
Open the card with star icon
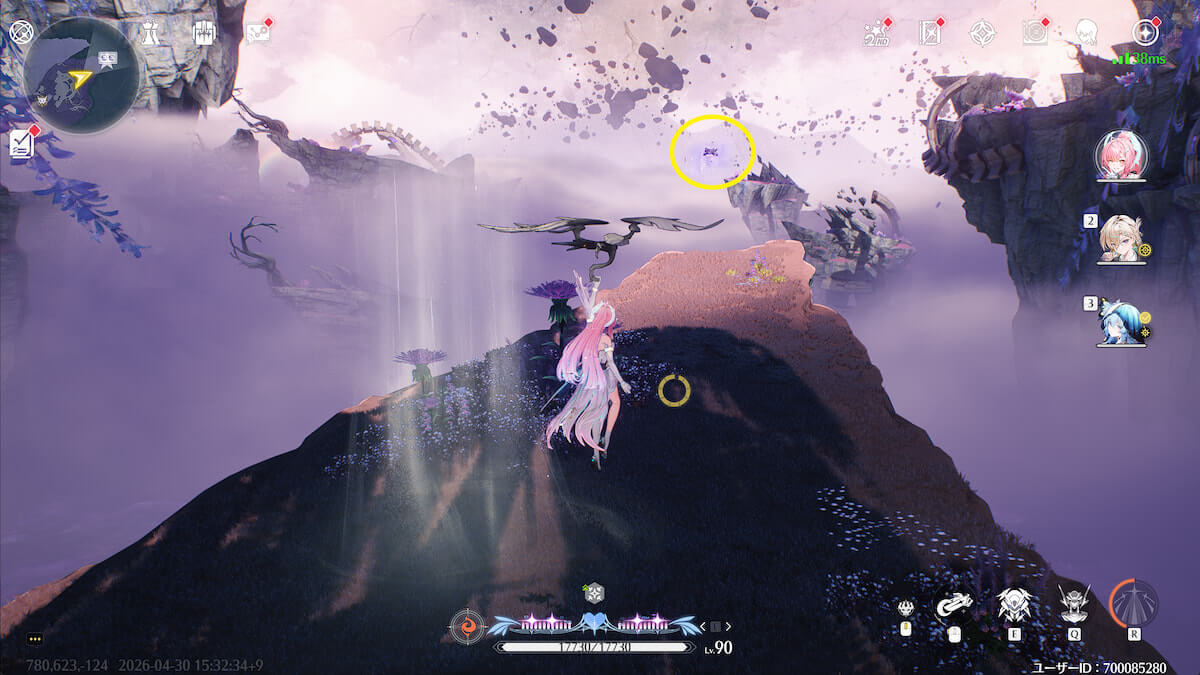pyautogui.click(x=930, y=33)
